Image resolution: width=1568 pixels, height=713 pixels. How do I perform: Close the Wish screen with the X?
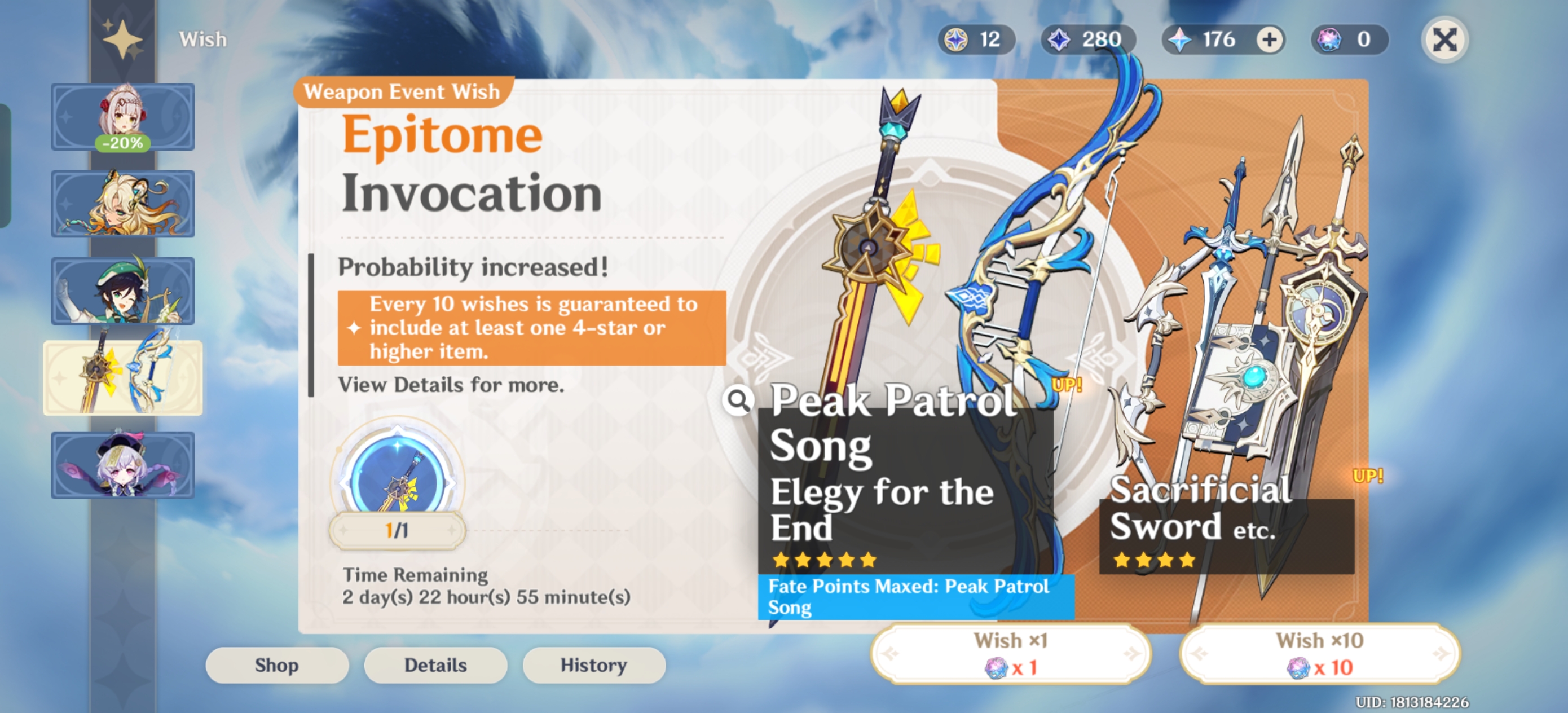[1445, 39]
